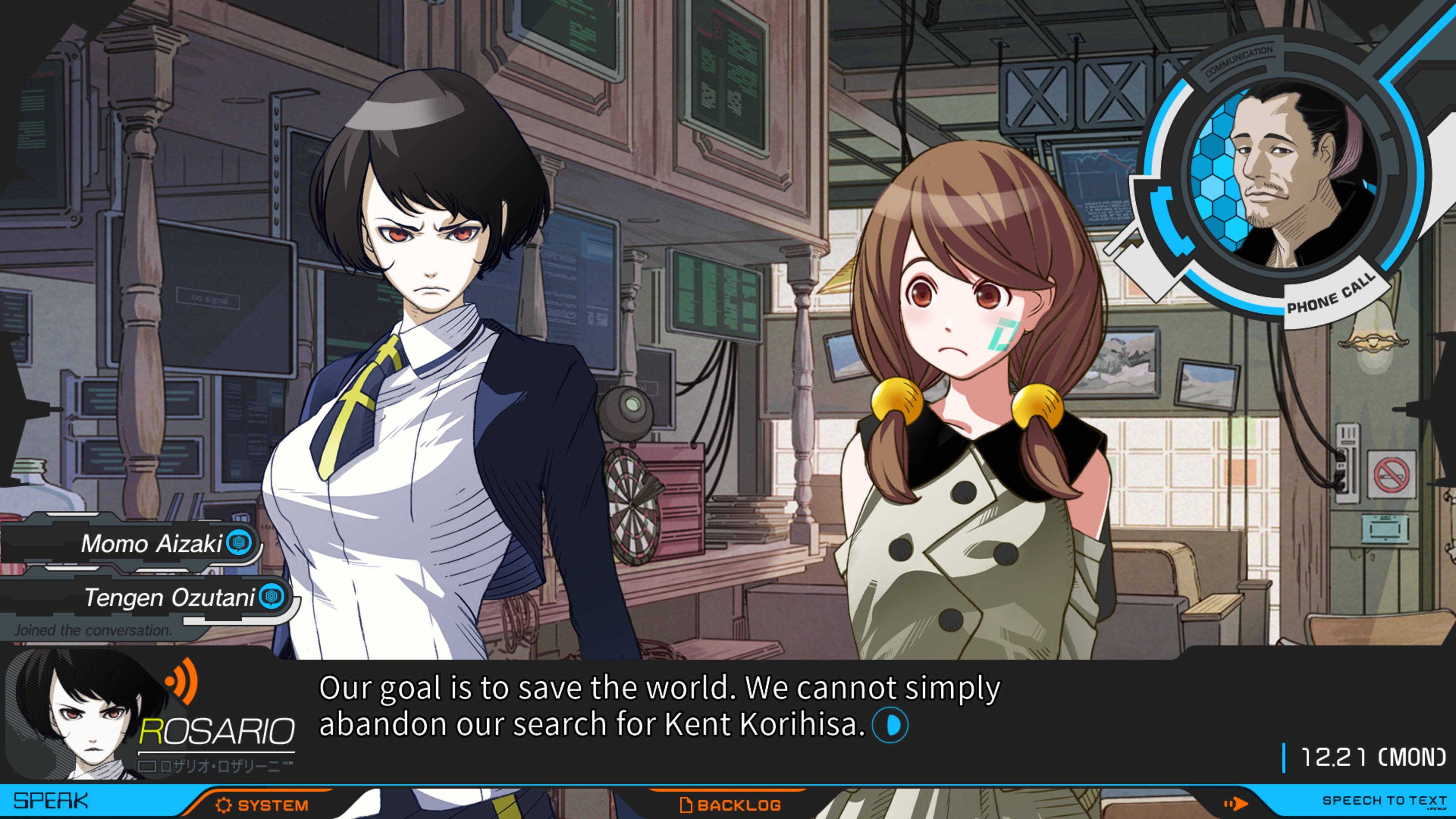The width and height of the screenshot is (1456, 819).
Task: Toggle Speech to Text
Action: tap(1384, 800)
